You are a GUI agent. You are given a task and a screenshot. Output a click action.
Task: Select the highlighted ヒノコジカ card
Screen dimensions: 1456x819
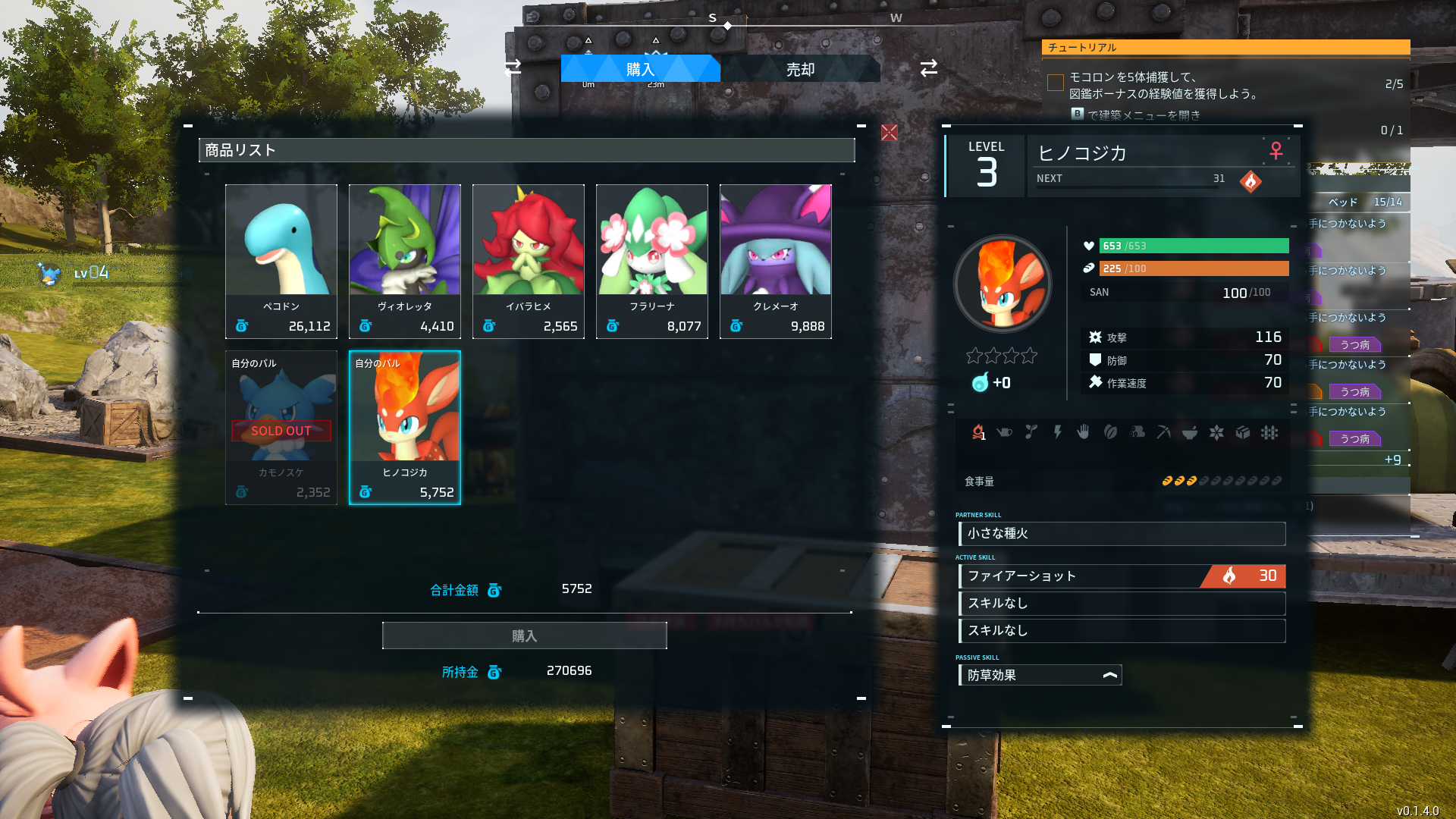pos(405,427)
